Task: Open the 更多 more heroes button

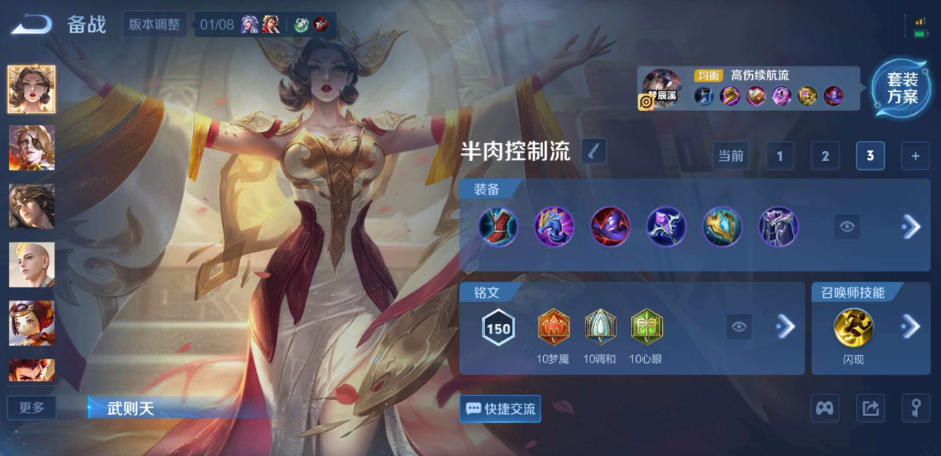Action: [x=32, y=408]
